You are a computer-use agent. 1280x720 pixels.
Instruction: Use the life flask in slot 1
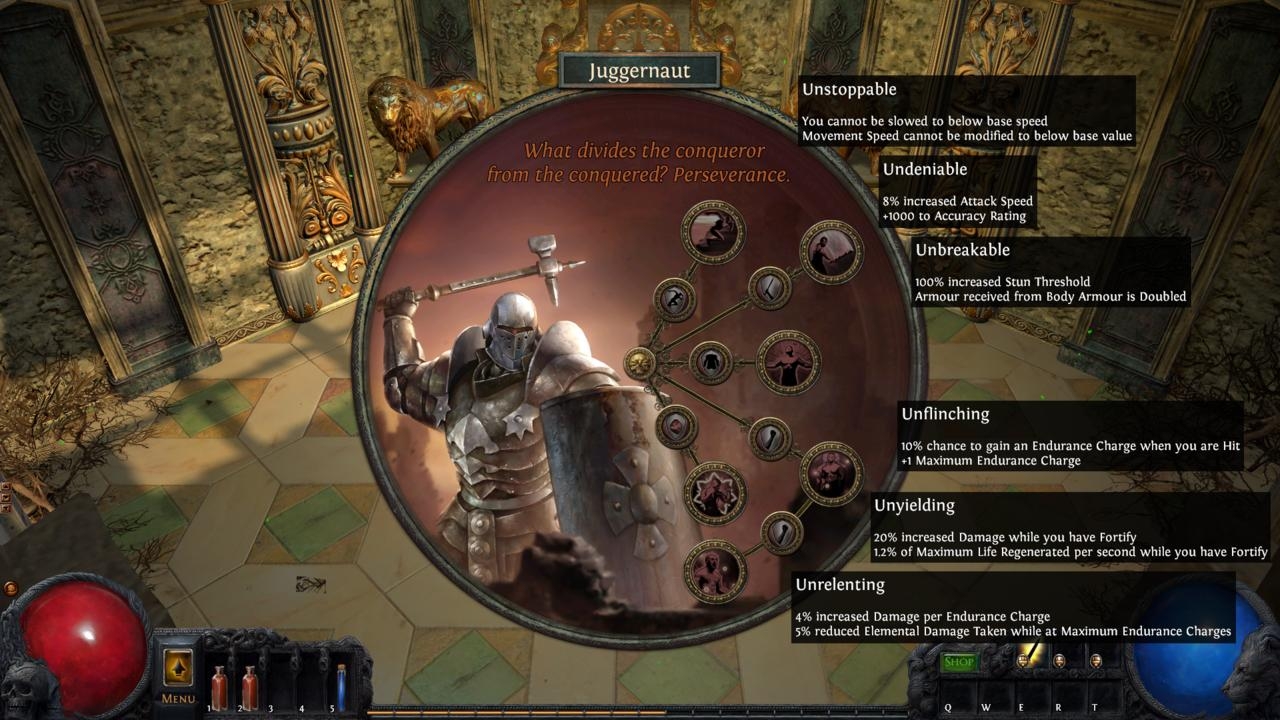pyautogui.click(x=218, y=688)
